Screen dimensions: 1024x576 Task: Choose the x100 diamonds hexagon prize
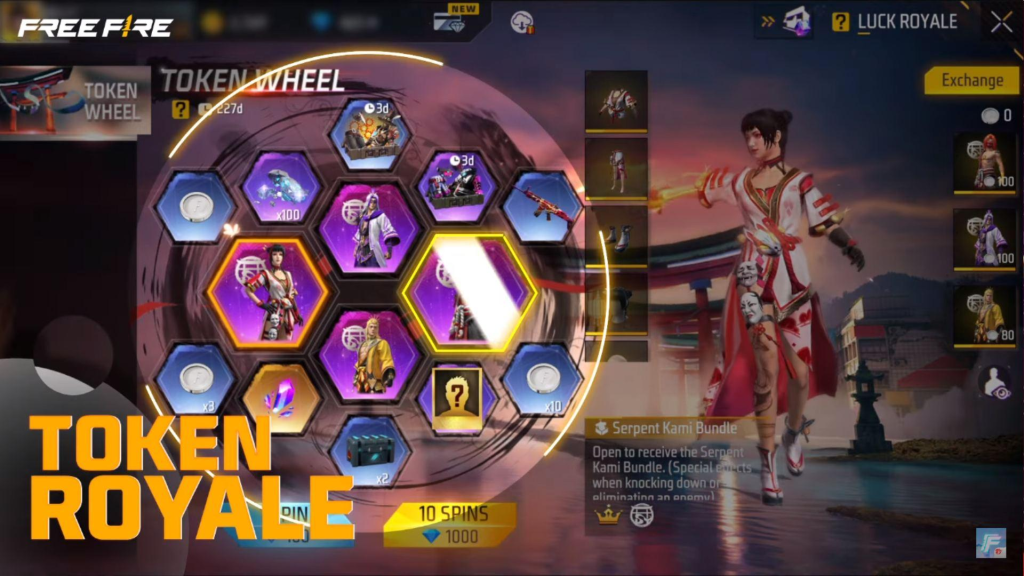point(281,187)
